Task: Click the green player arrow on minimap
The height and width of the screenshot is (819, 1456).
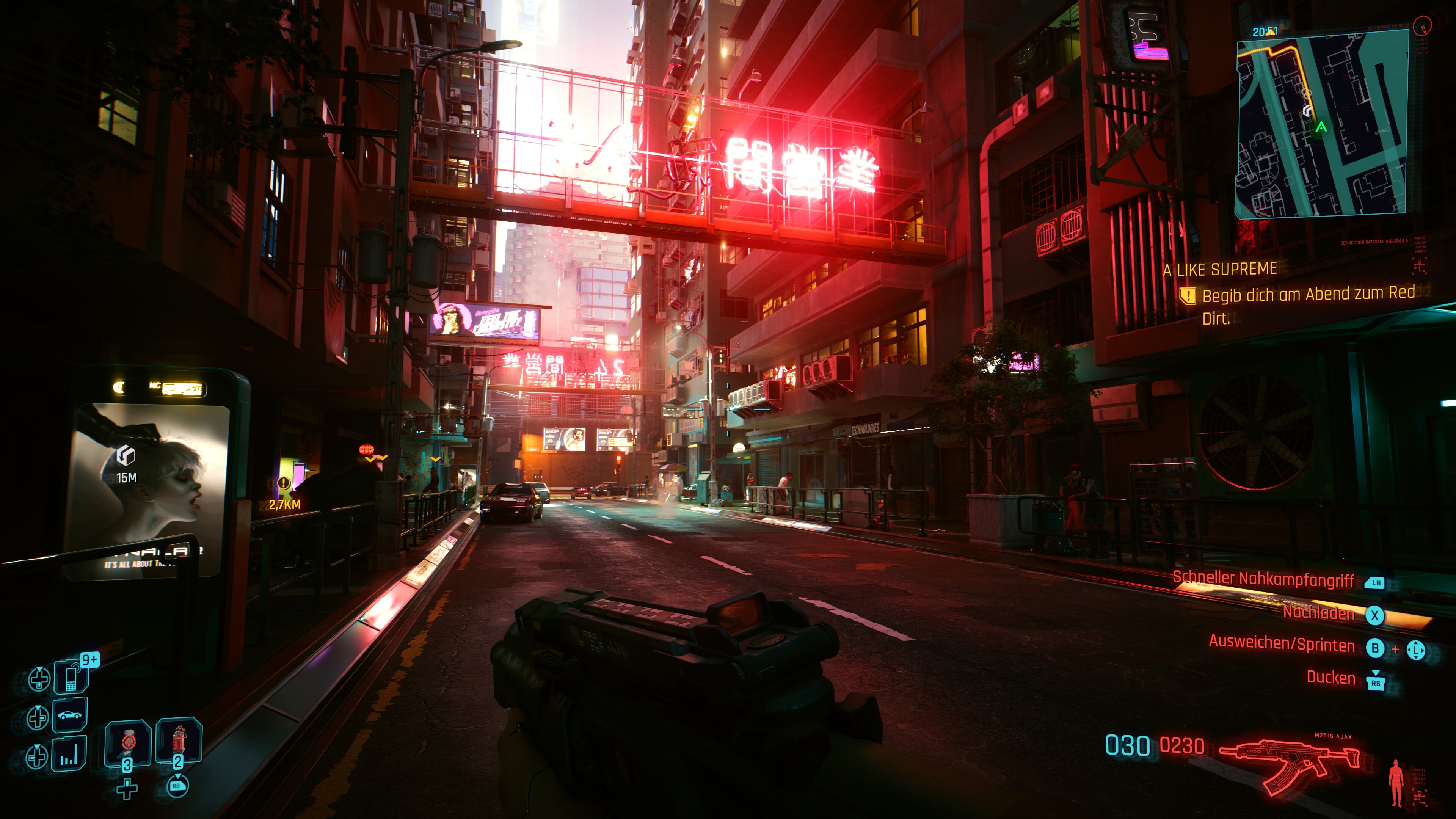Action: click(x=1321, y=127)
